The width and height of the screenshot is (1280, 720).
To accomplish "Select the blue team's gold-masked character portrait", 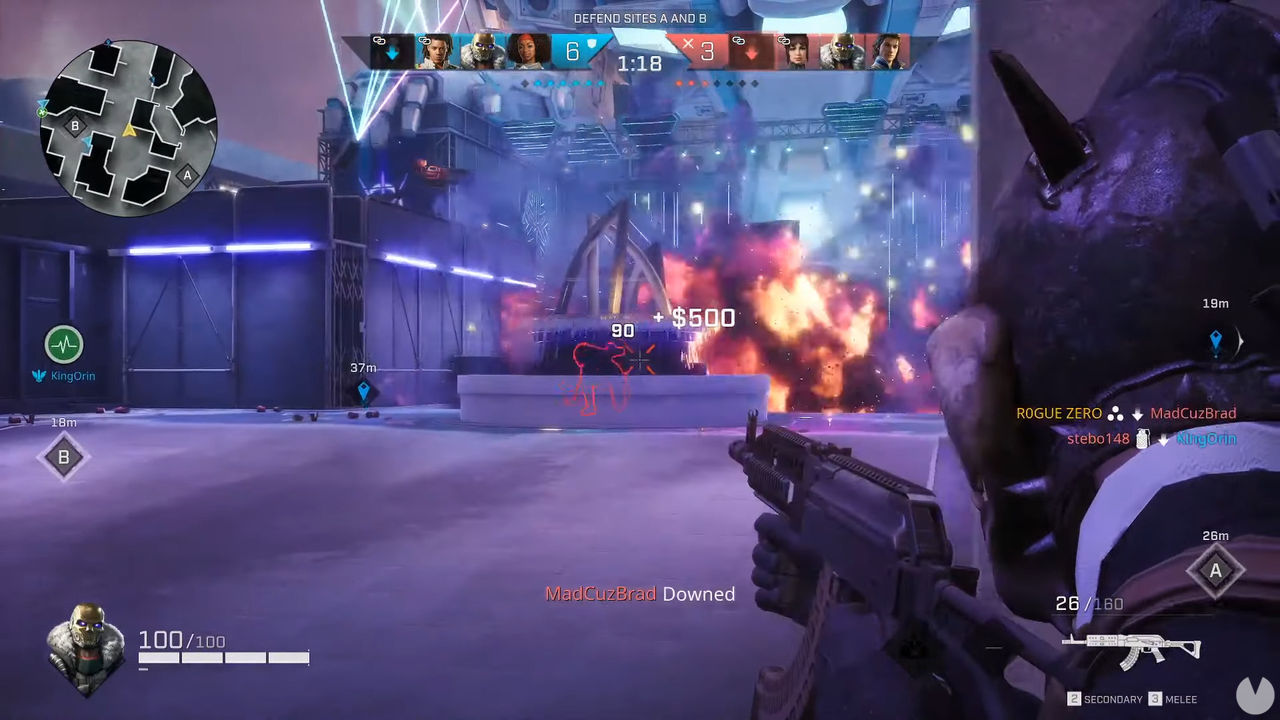I will (482, 52).
